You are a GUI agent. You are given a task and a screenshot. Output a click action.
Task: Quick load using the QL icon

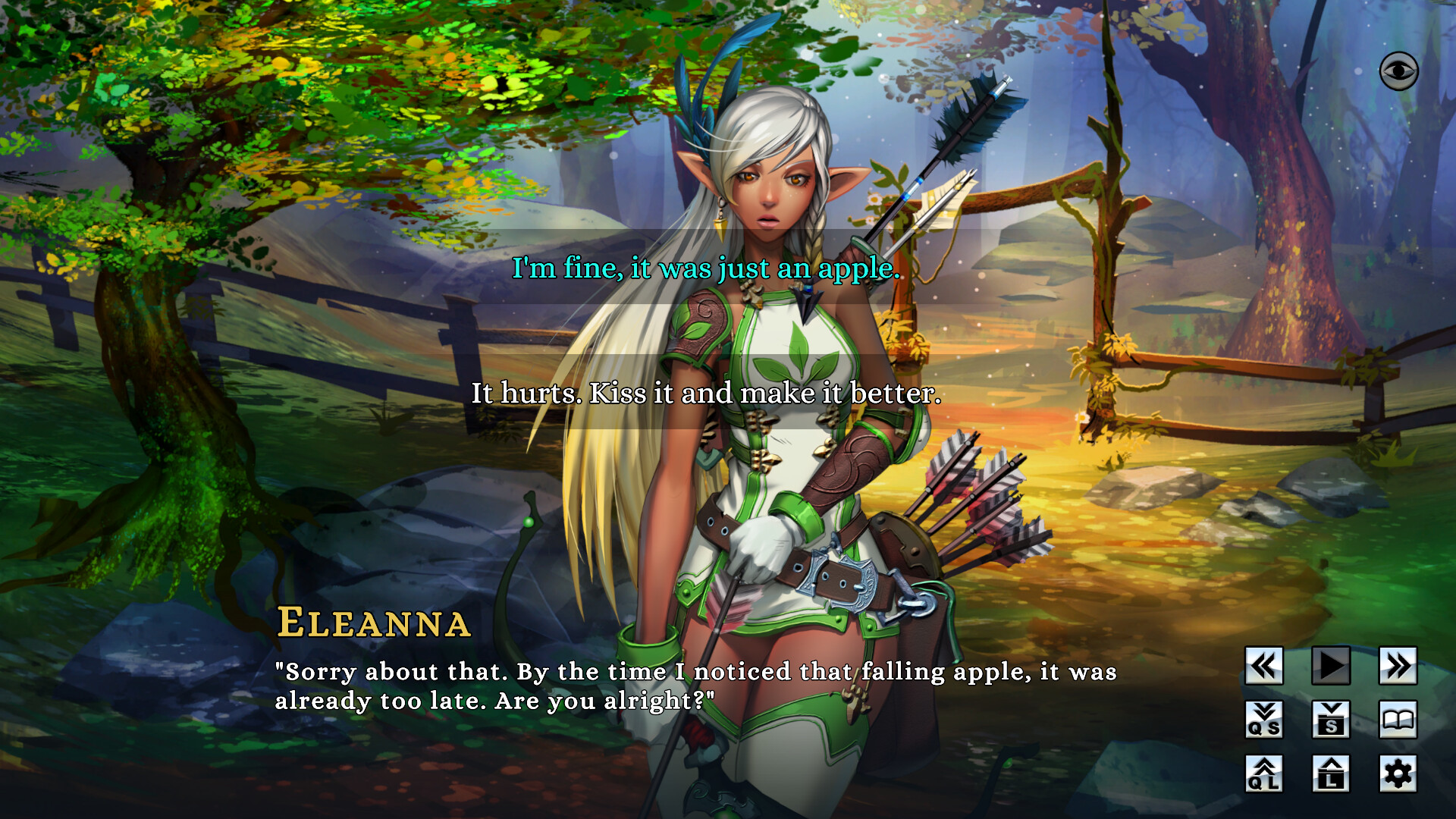pyautogui.click(x=1263, y=771)
